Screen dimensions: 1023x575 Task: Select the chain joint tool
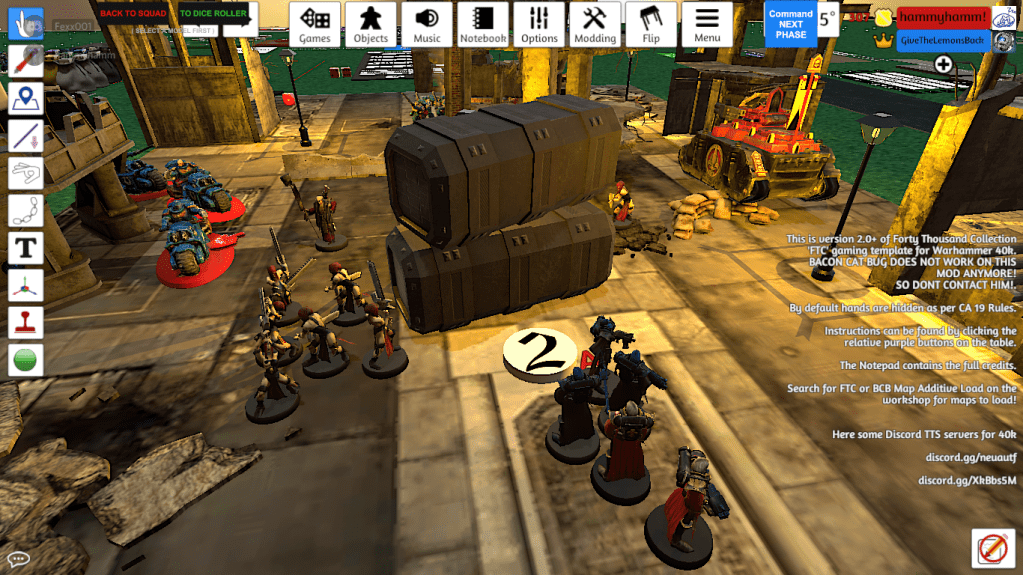tap(25, 210)
